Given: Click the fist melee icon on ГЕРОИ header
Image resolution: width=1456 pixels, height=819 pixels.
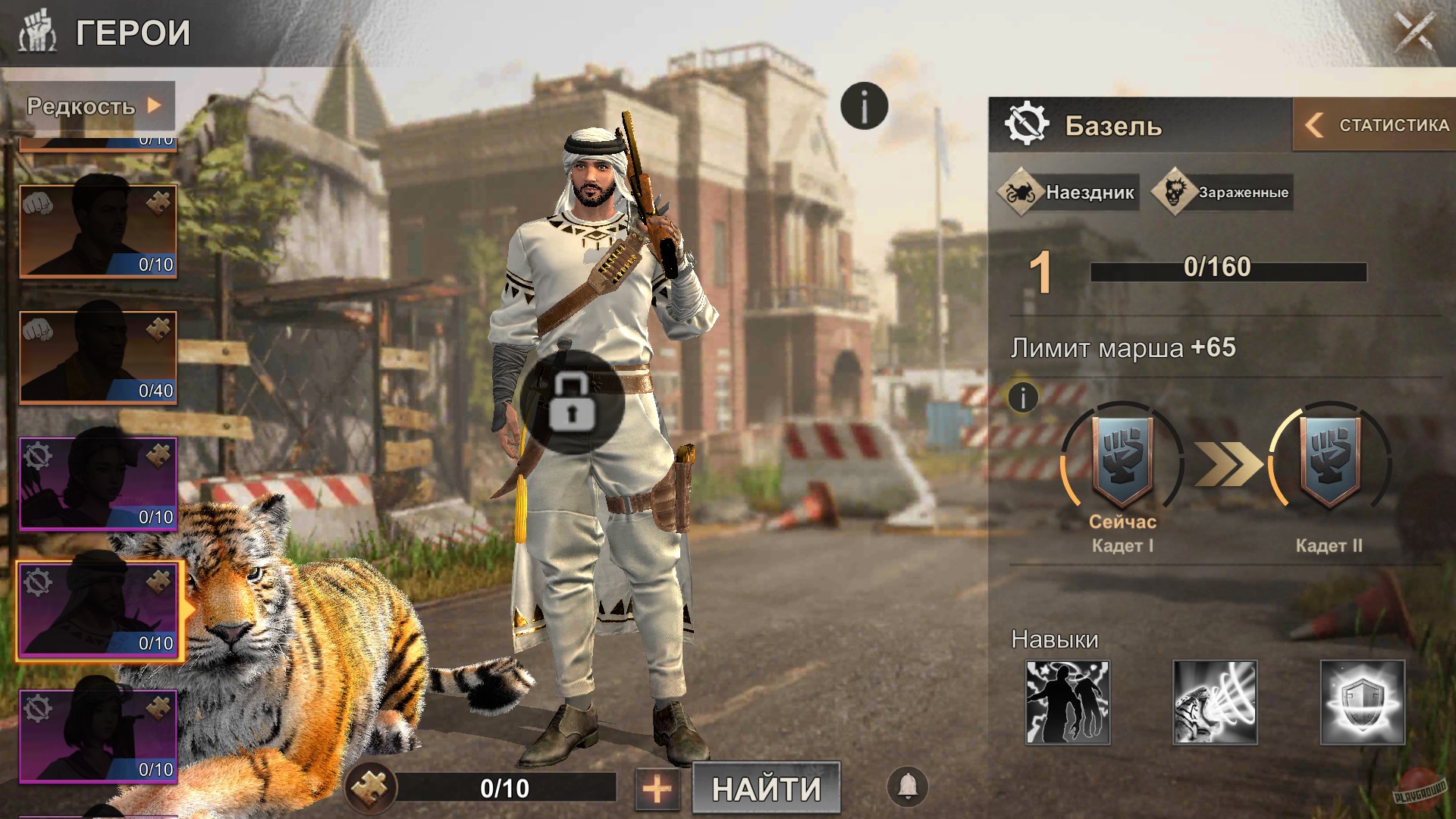Looking at the screenshot, I should (38, 32).
